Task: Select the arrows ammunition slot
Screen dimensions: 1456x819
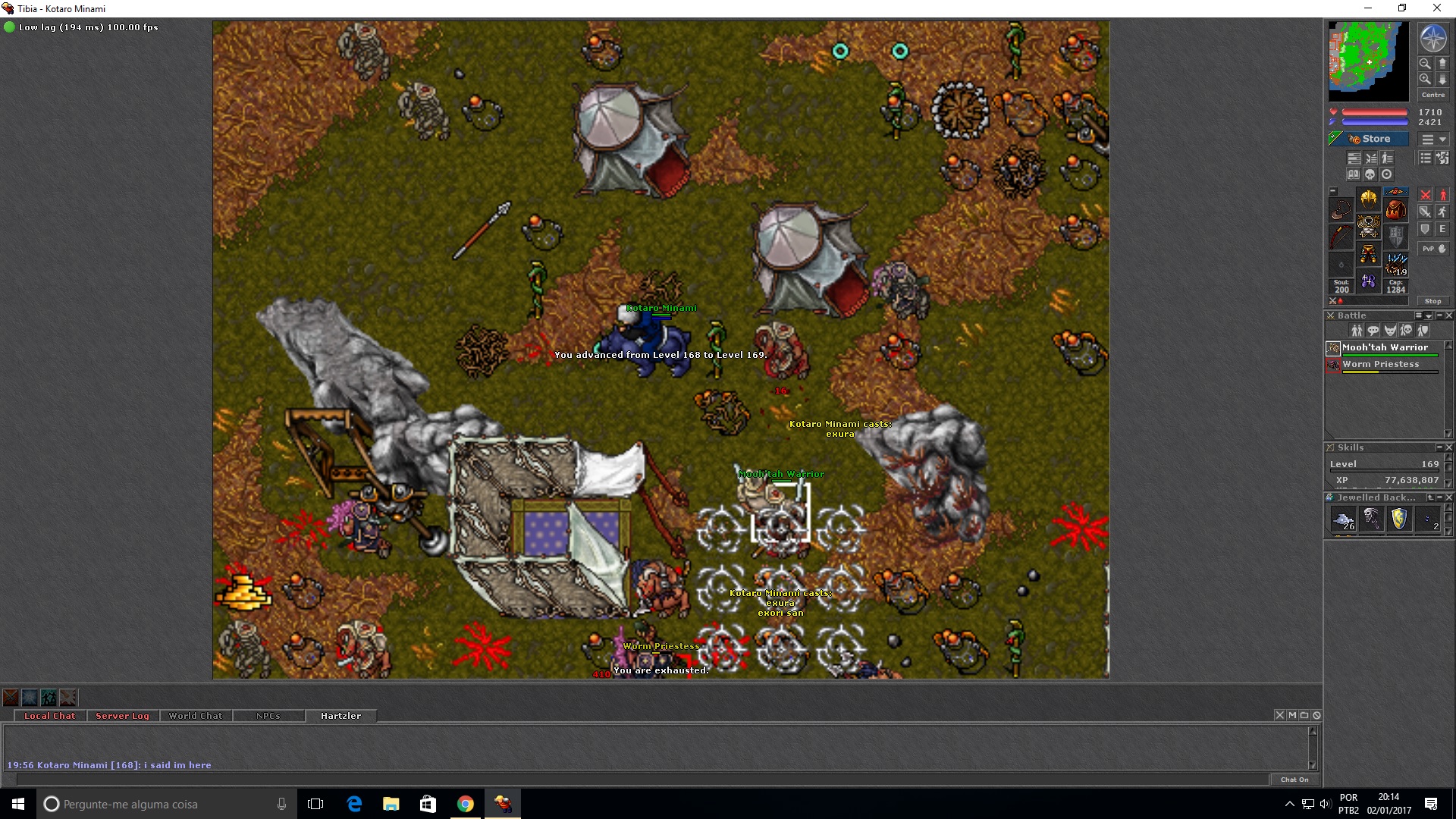Action: [1395, 263]
